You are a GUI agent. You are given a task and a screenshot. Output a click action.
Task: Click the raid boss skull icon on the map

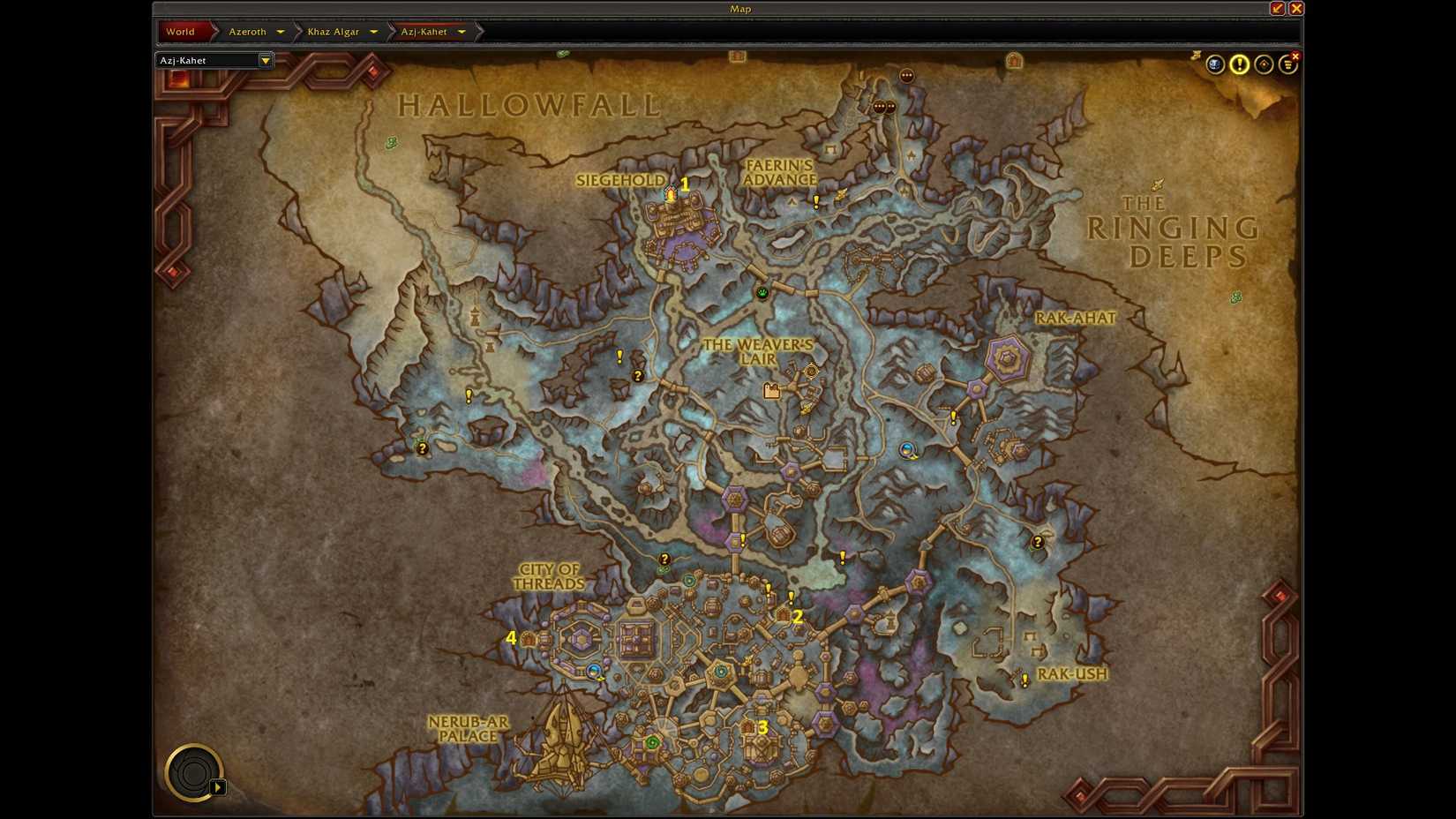pyautogui.click(x=1216, y=64)
